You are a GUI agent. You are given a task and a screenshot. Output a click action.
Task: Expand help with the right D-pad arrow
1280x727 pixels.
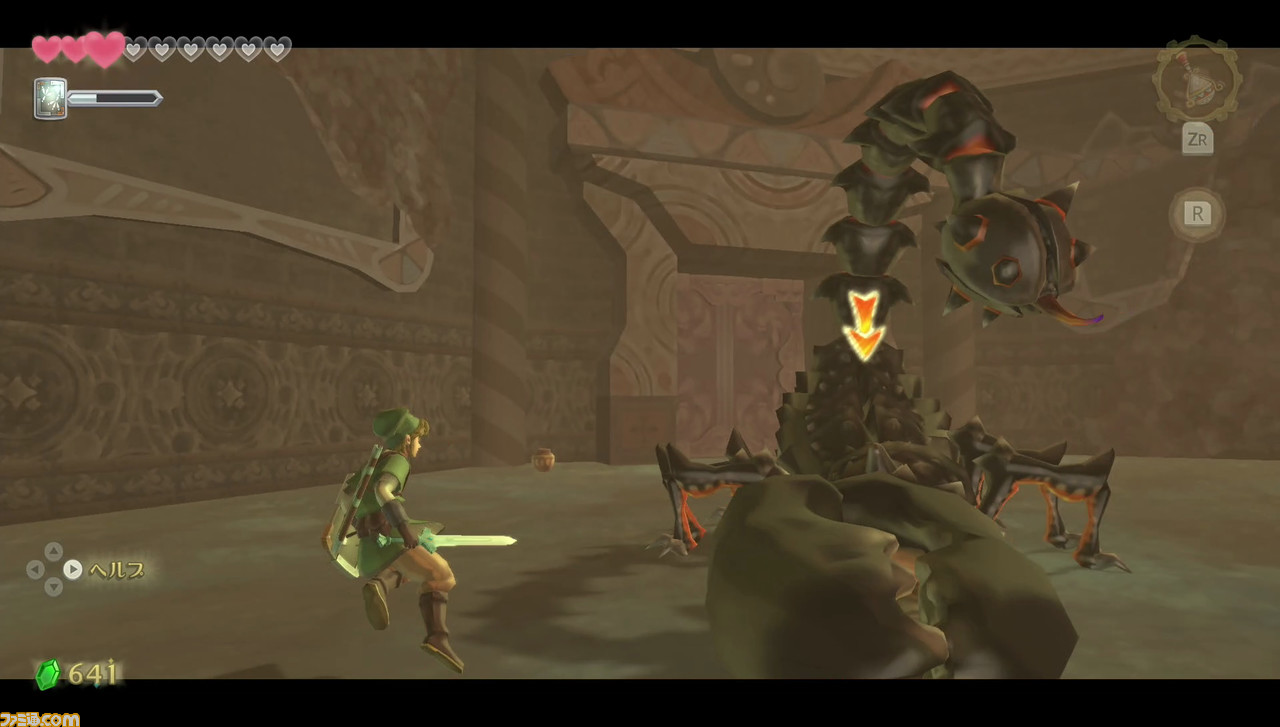click(73, 570)
